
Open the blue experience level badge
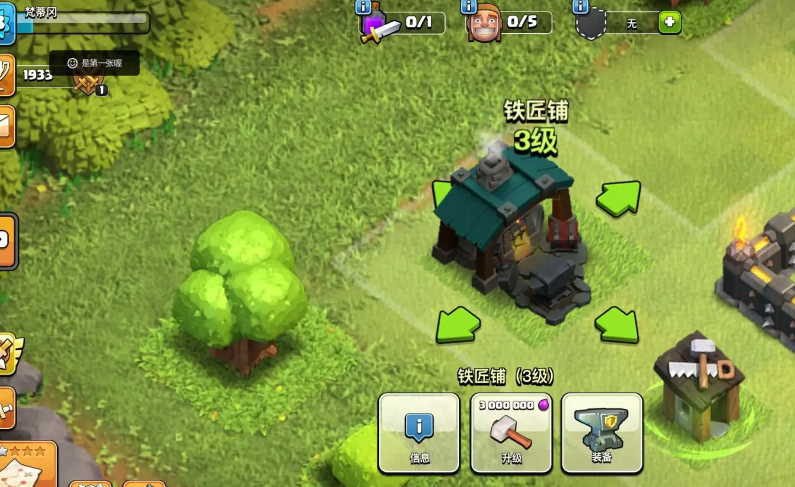pos(6,24)
